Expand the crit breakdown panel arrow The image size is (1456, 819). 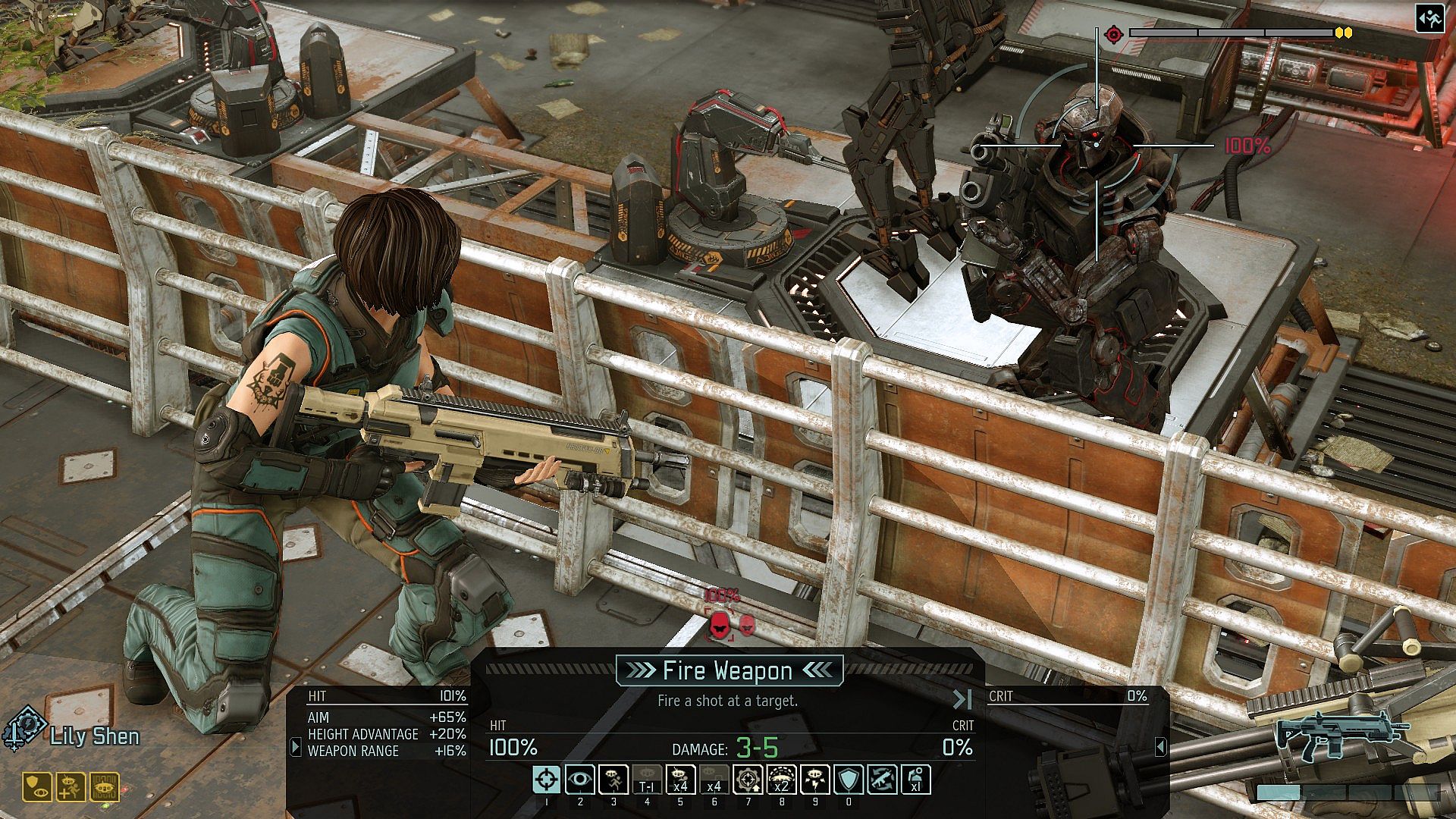(x=1160, y=747)
